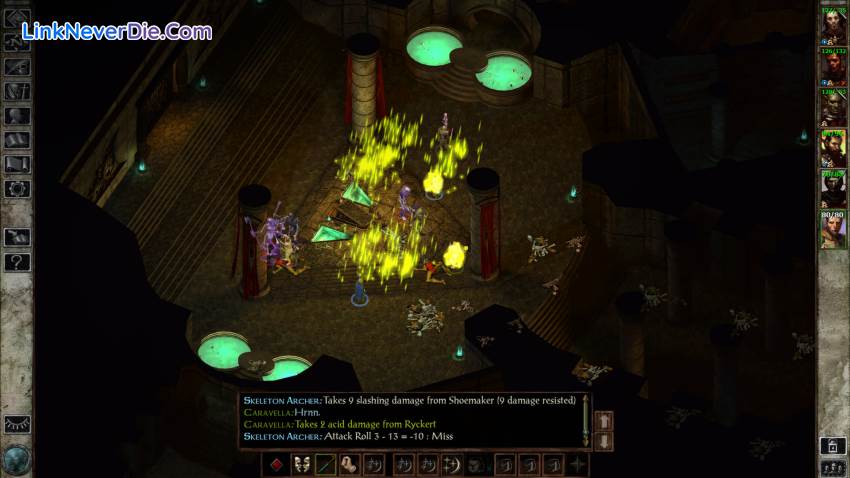Choose the fist attack slot
The width and height of the screenshot is (850, 478).
pos(349,464)
